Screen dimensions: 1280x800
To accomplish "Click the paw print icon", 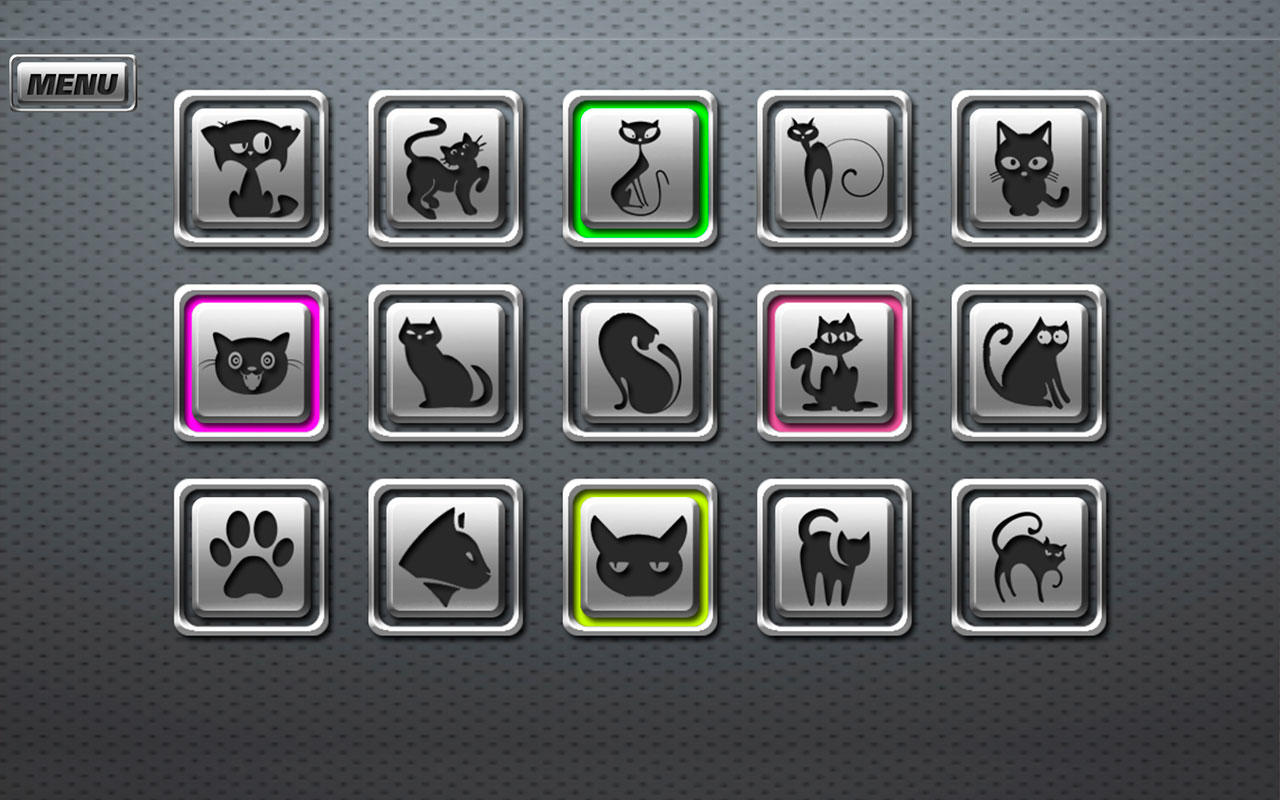I will pyautogui.click(x=253, y=558).
